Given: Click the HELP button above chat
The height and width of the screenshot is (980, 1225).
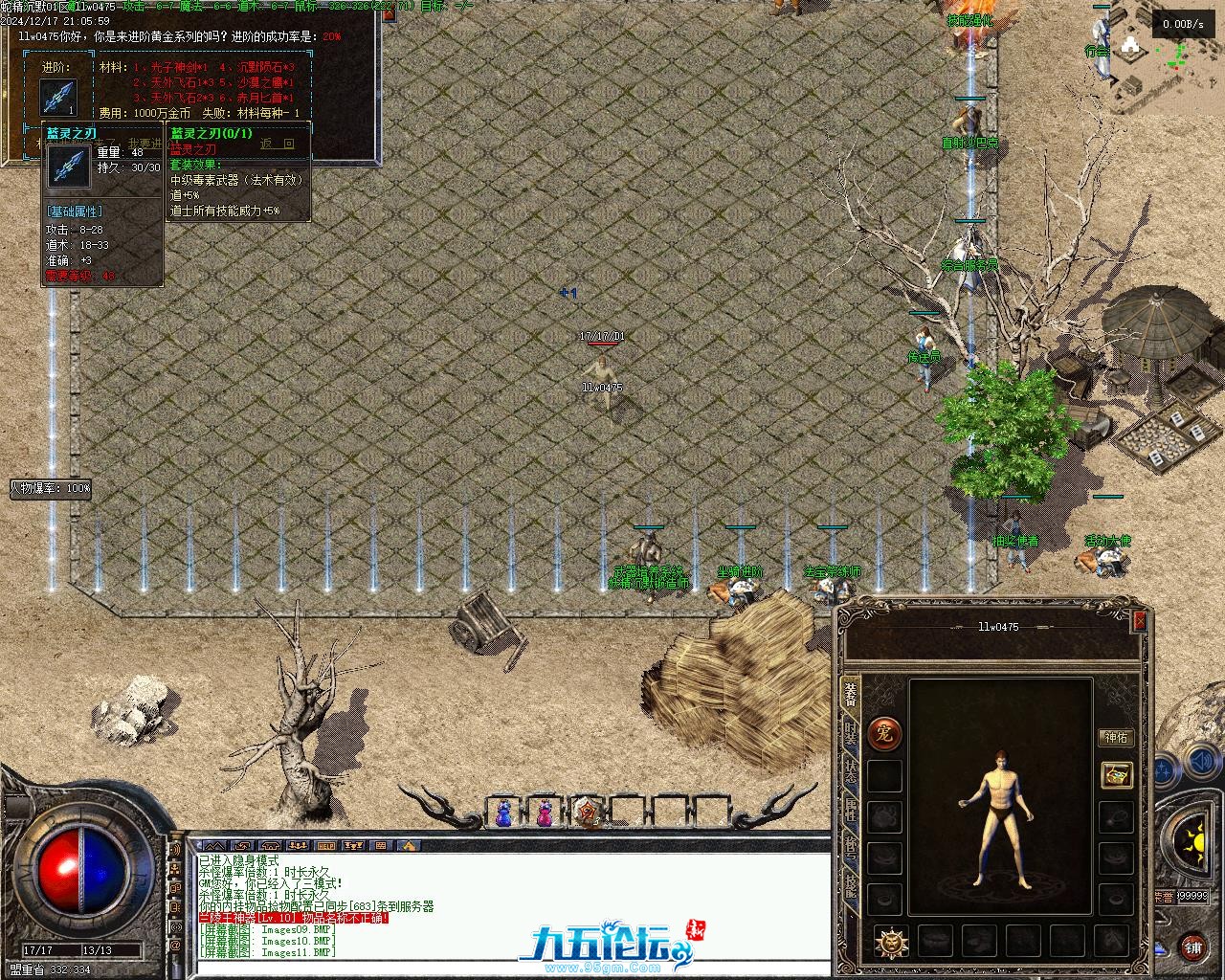Looking at the screenshot, I should point(326,846).
